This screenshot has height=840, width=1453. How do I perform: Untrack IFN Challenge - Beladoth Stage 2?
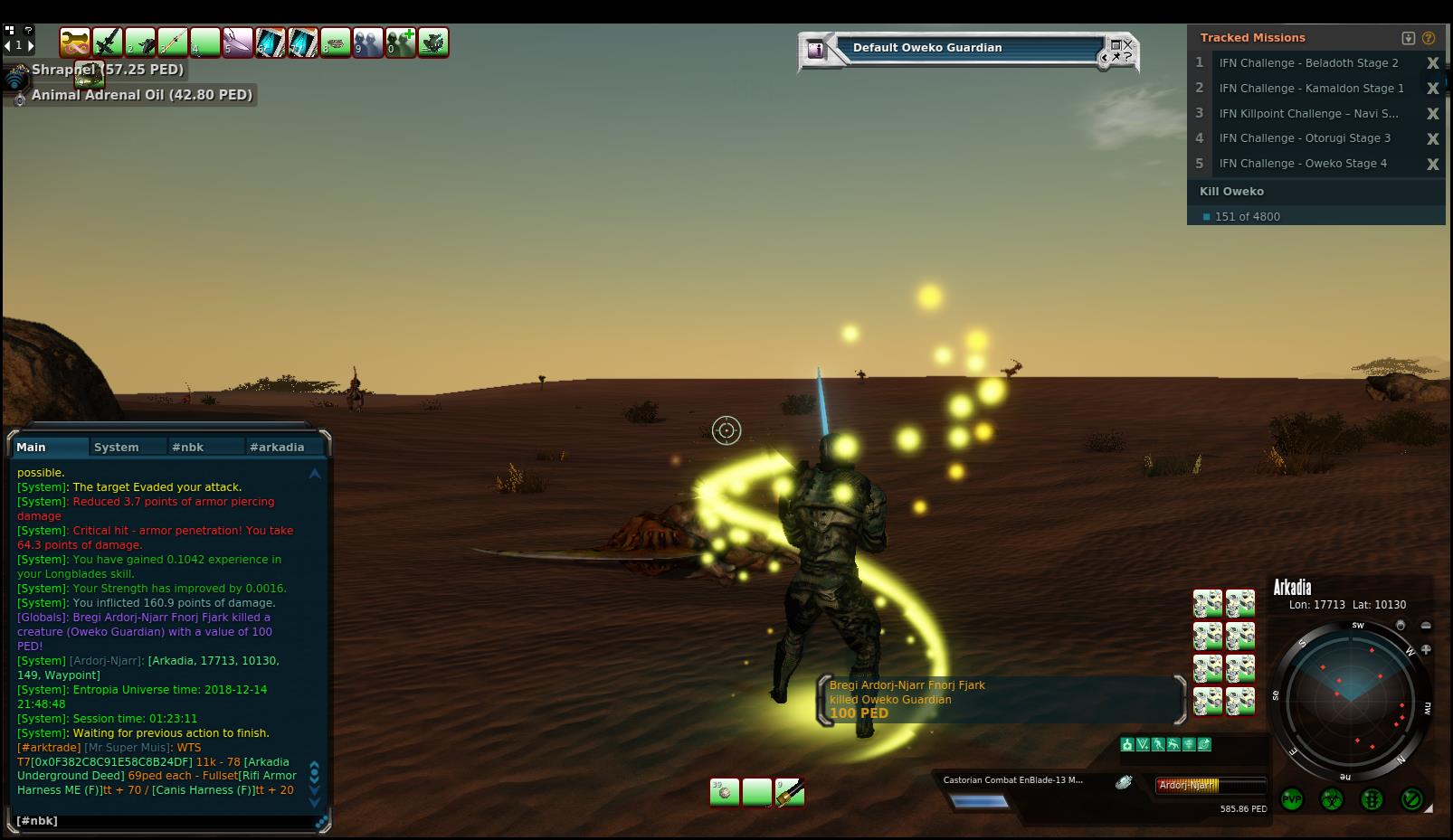click(1433, 63)
